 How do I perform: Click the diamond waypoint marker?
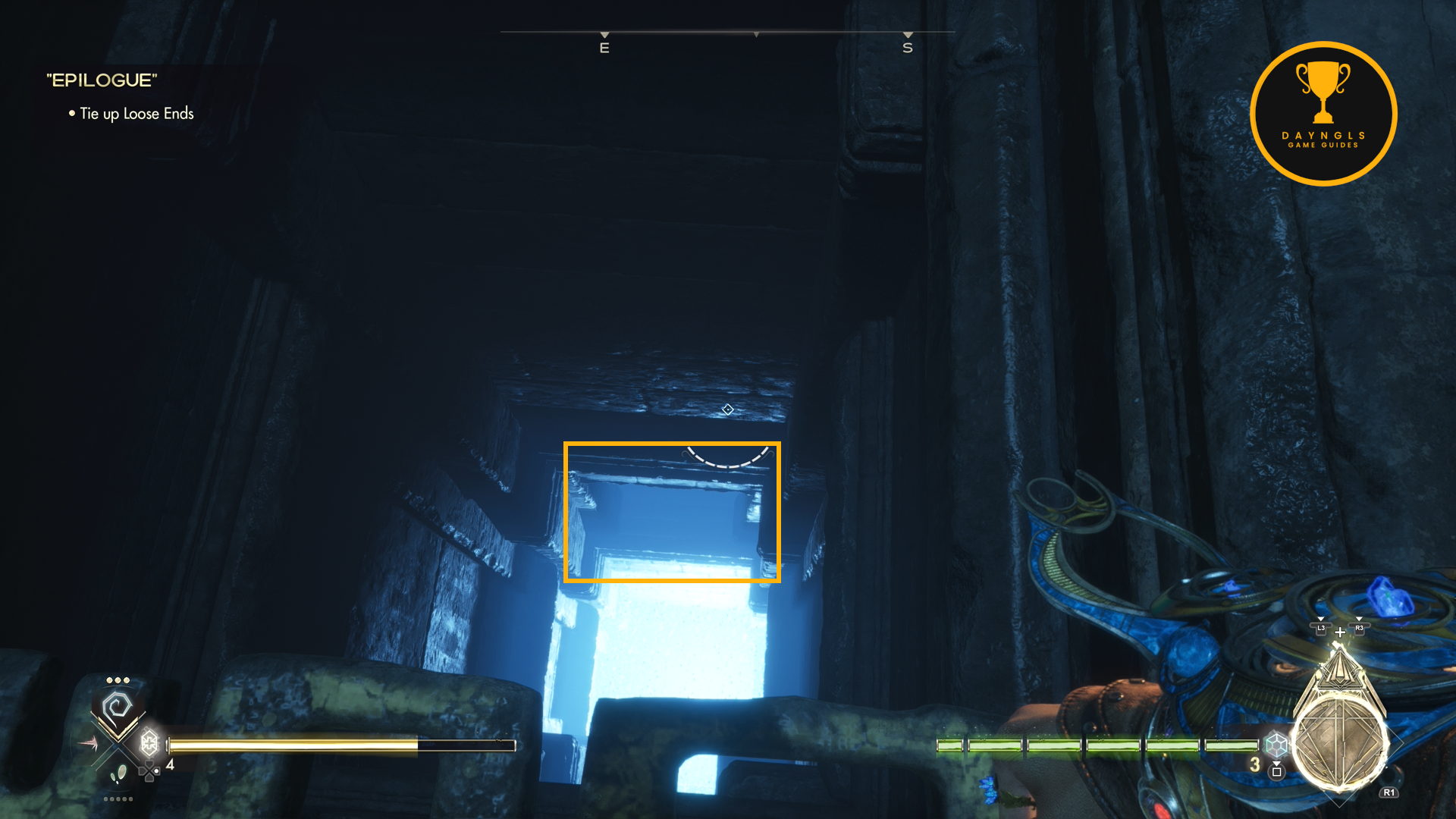click(727, 409)
